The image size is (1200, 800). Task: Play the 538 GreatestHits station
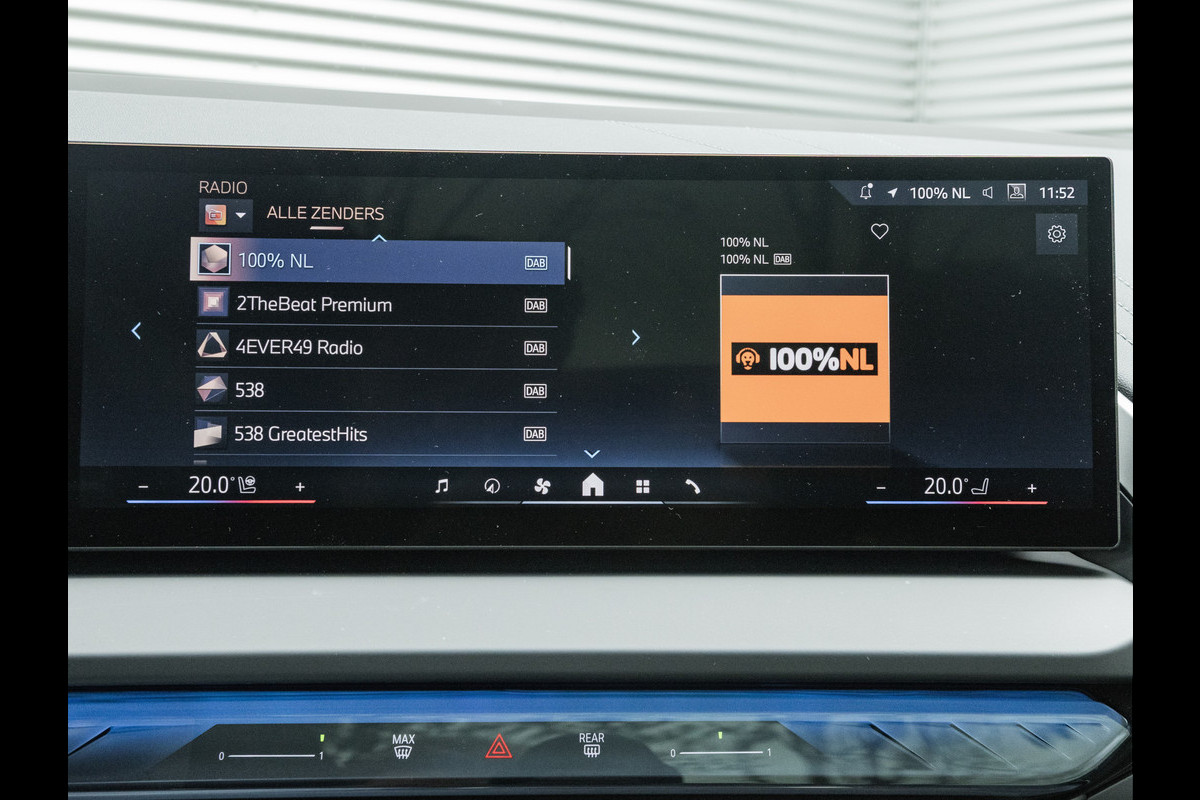point(374,434)
